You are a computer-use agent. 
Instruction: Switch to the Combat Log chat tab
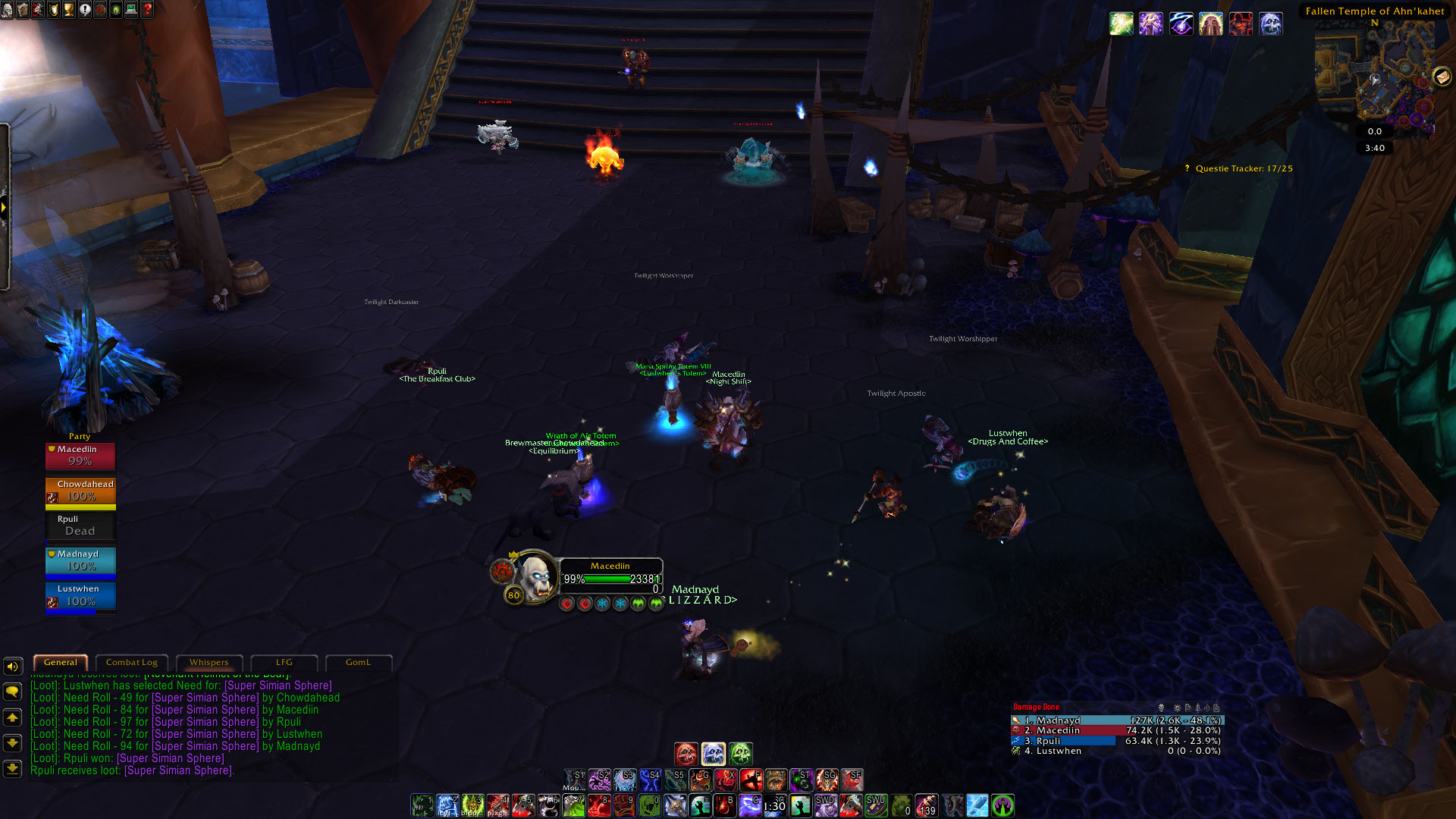pyautogui.click(x=132, y=663)
